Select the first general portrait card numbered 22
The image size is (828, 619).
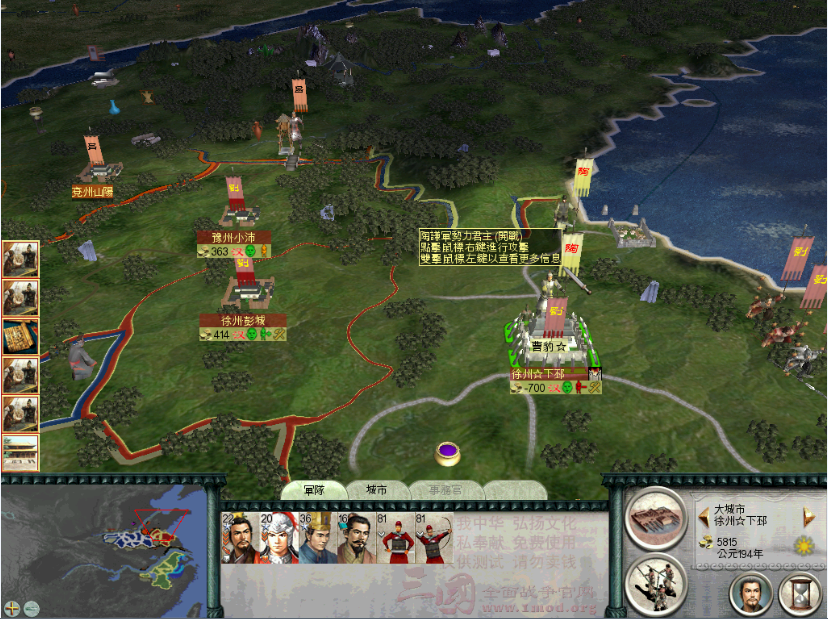(x=239, y=540)
